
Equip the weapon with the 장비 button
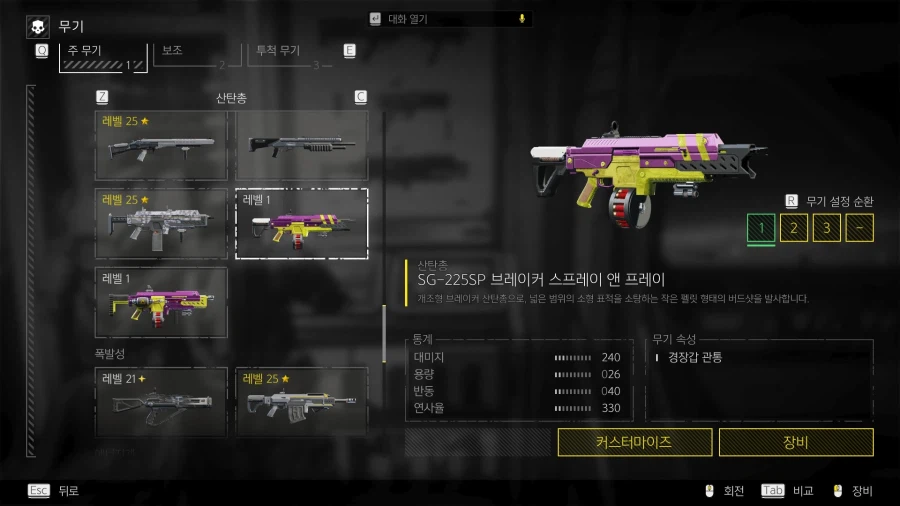[x=796, y=442]
